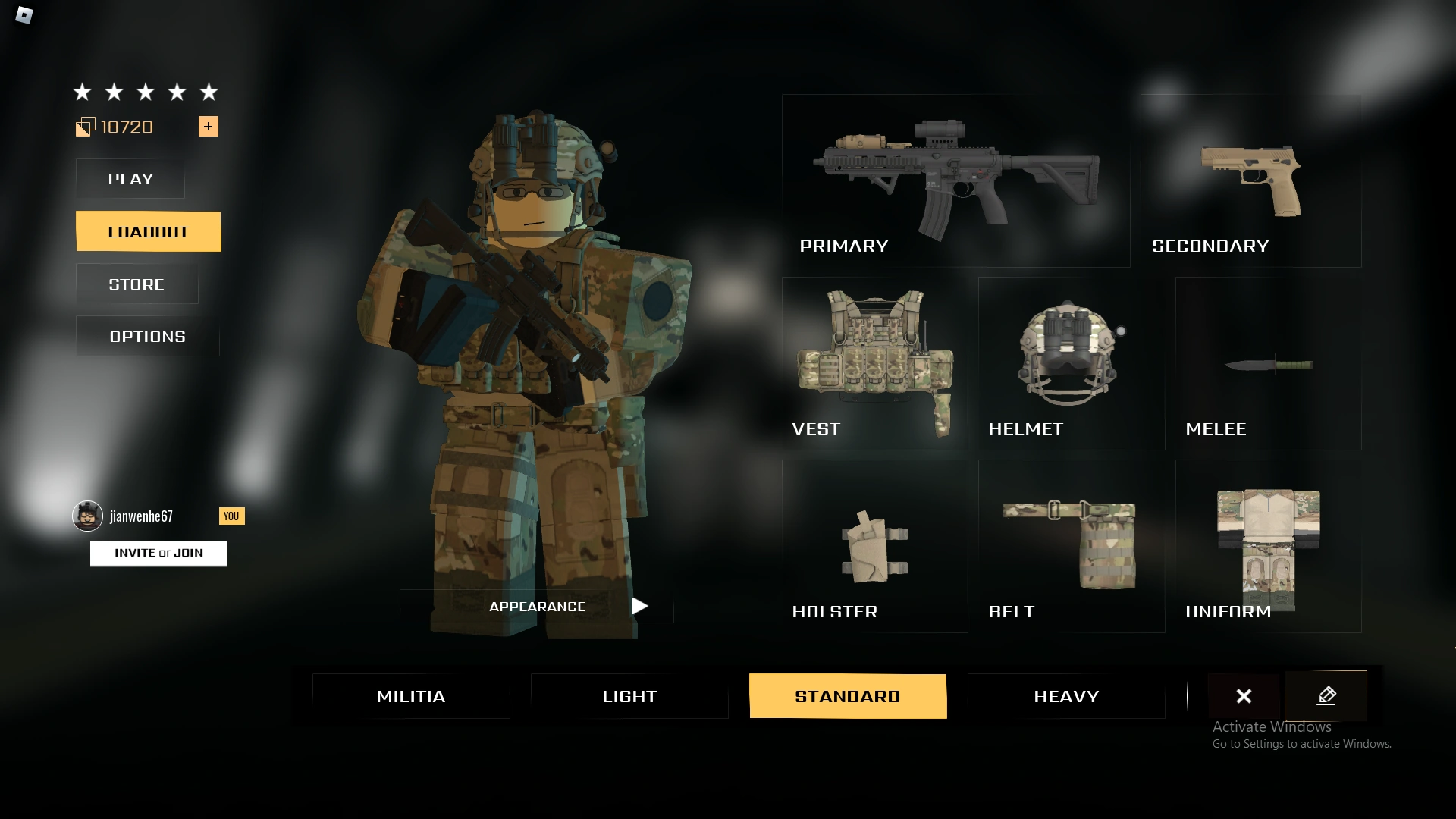The image size is (1456, 819).
Task: Select the Heavy loadout tab
Action: coord(1066,695)
